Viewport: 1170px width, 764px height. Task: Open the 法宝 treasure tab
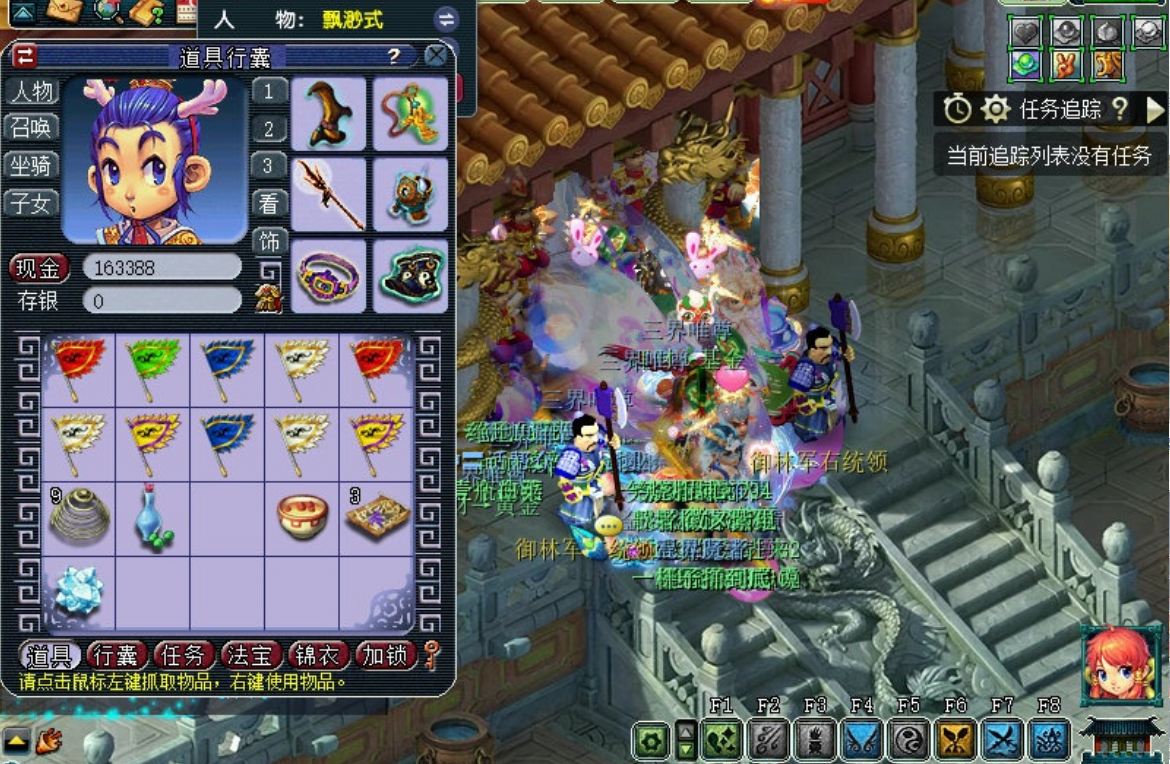[251, 656]
